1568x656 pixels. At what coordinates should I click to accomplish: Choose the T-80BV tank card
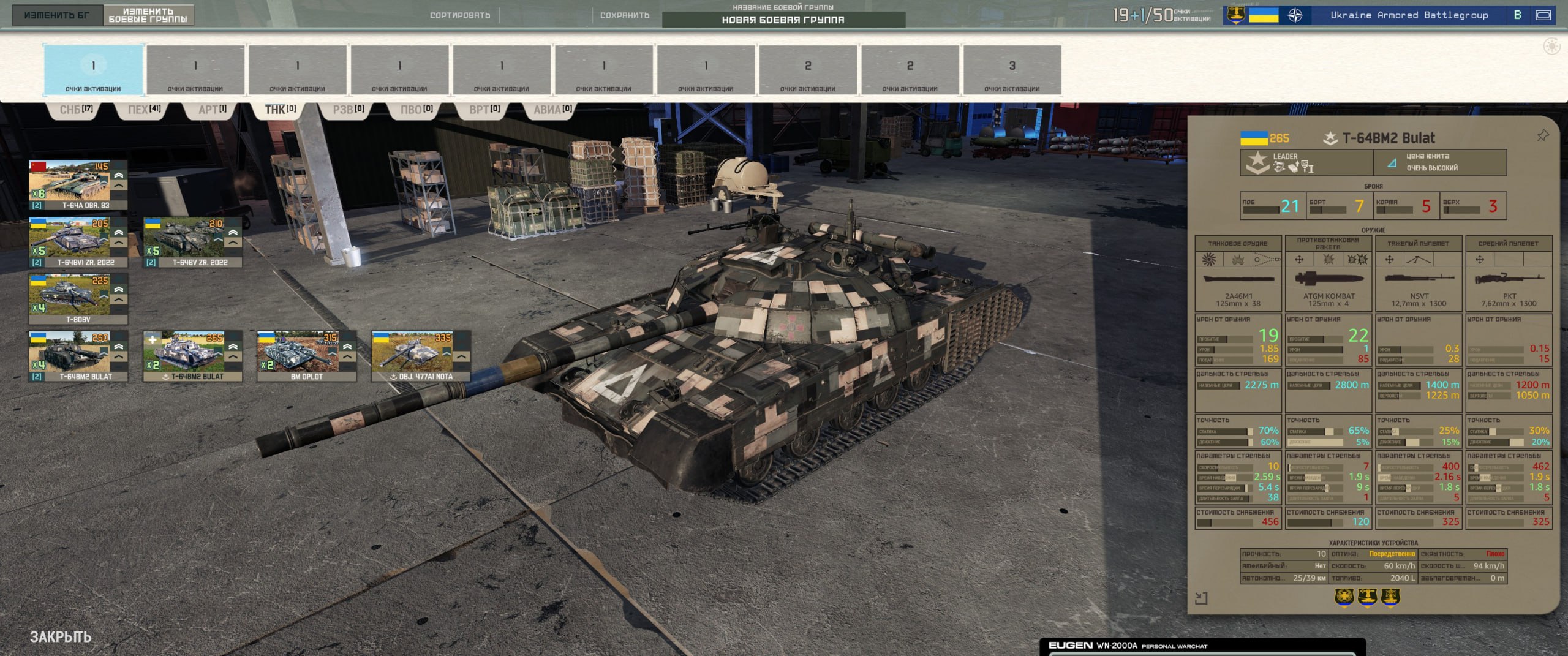click(x=78, y=299)
